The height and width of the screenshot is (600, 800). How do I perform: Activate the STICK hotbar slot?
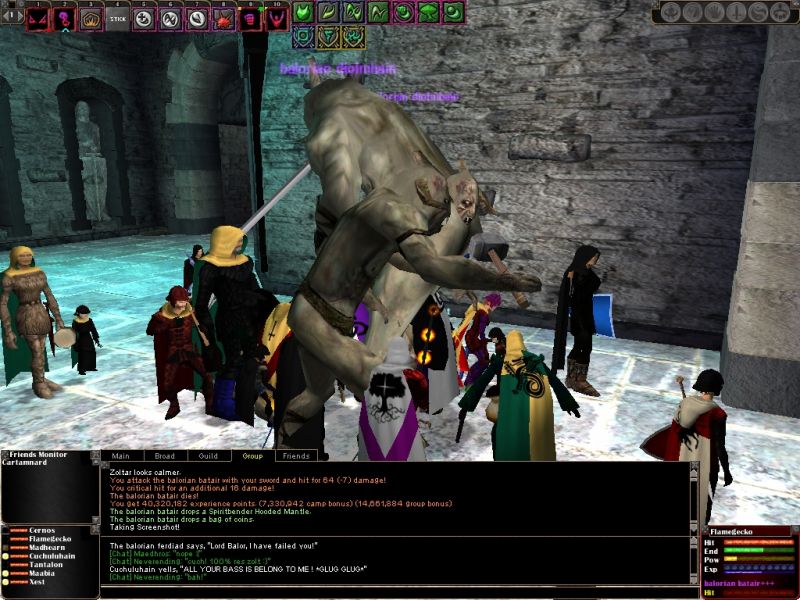point(117,18)
